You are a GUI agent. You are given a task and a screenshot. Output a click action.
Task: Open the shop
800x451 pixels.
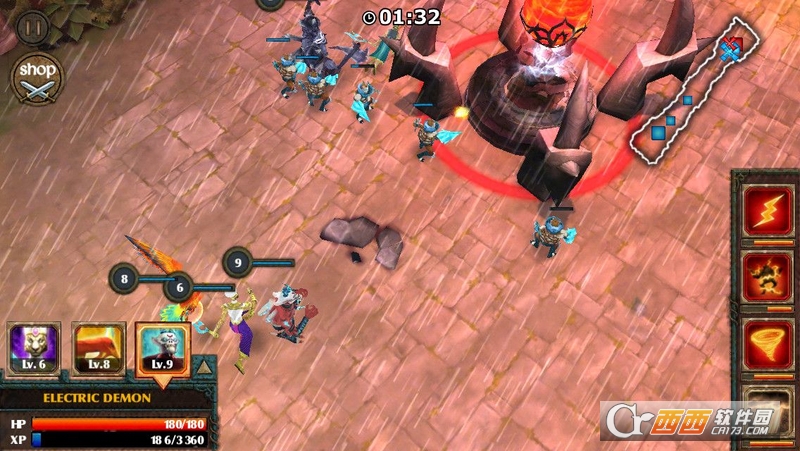37,77
